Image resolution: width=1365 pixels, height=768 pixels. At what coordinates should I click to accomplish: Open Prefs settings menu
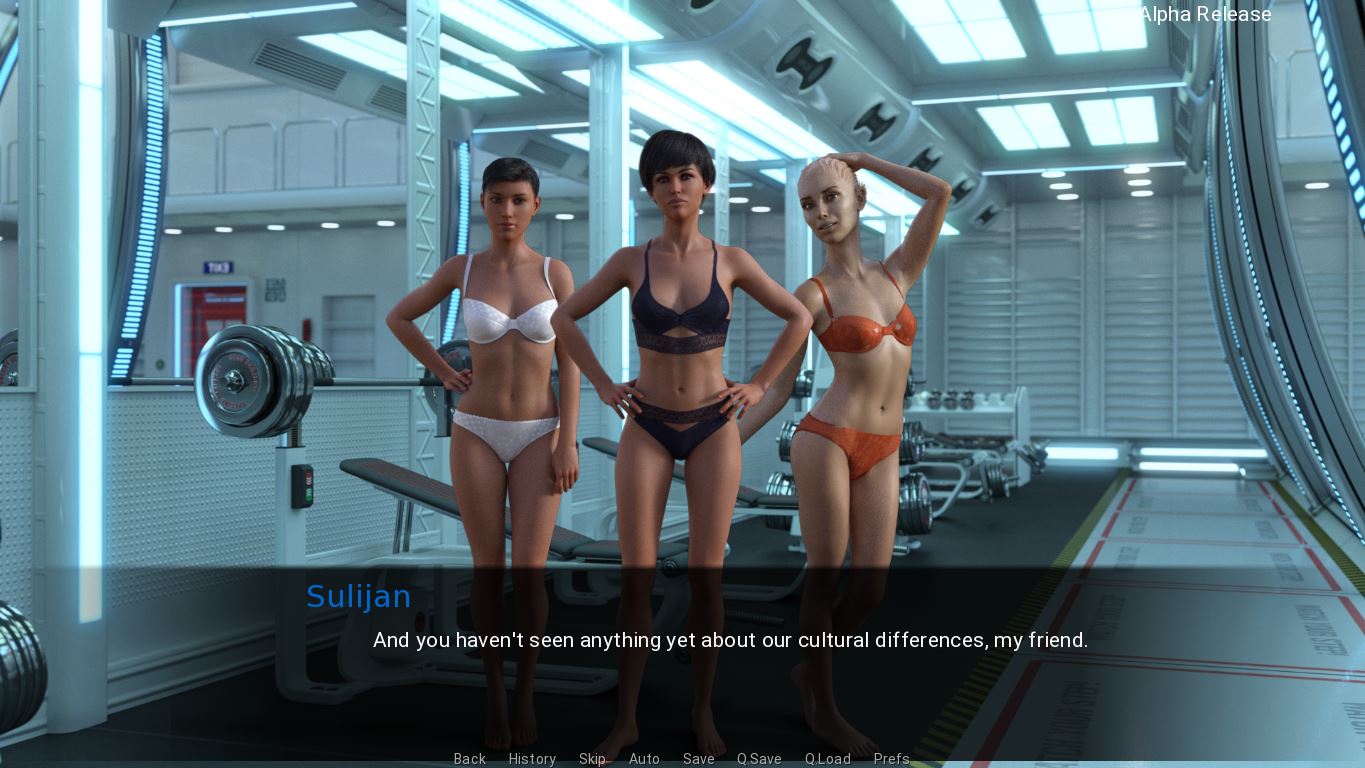pyautogui.click(x=891, y=759)
